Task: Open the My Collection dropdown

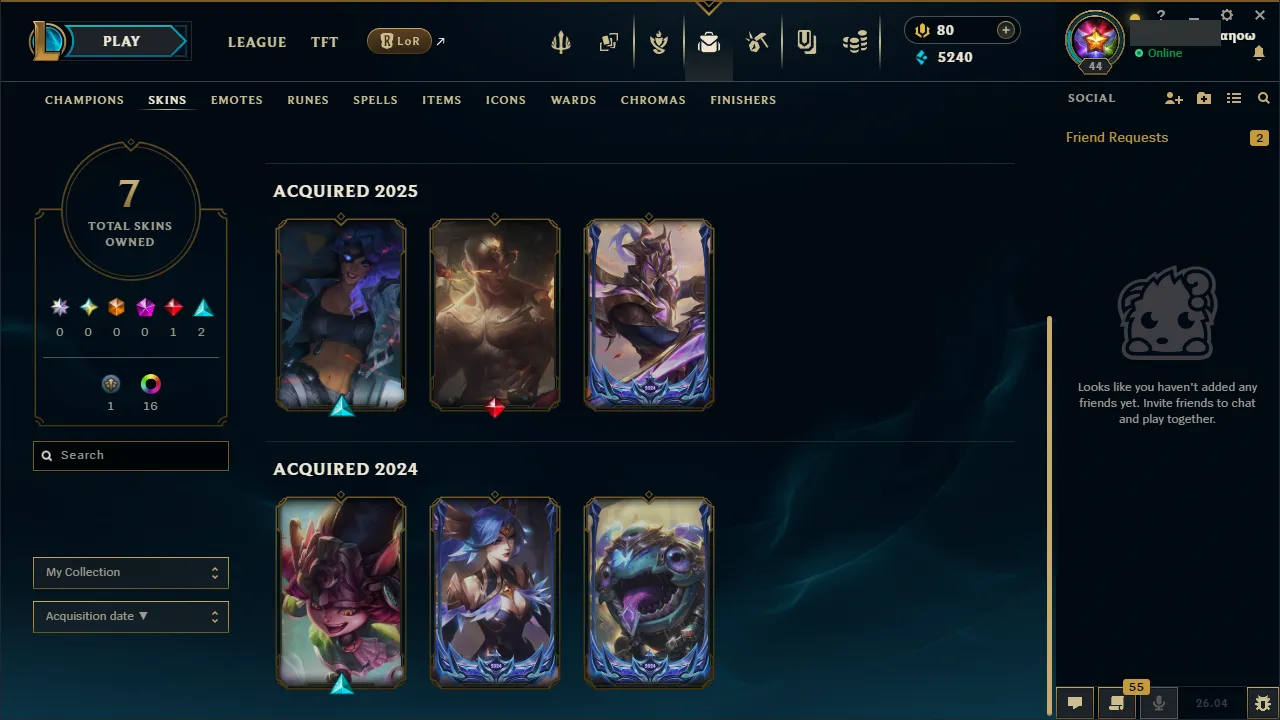Action: pos(130,572)
